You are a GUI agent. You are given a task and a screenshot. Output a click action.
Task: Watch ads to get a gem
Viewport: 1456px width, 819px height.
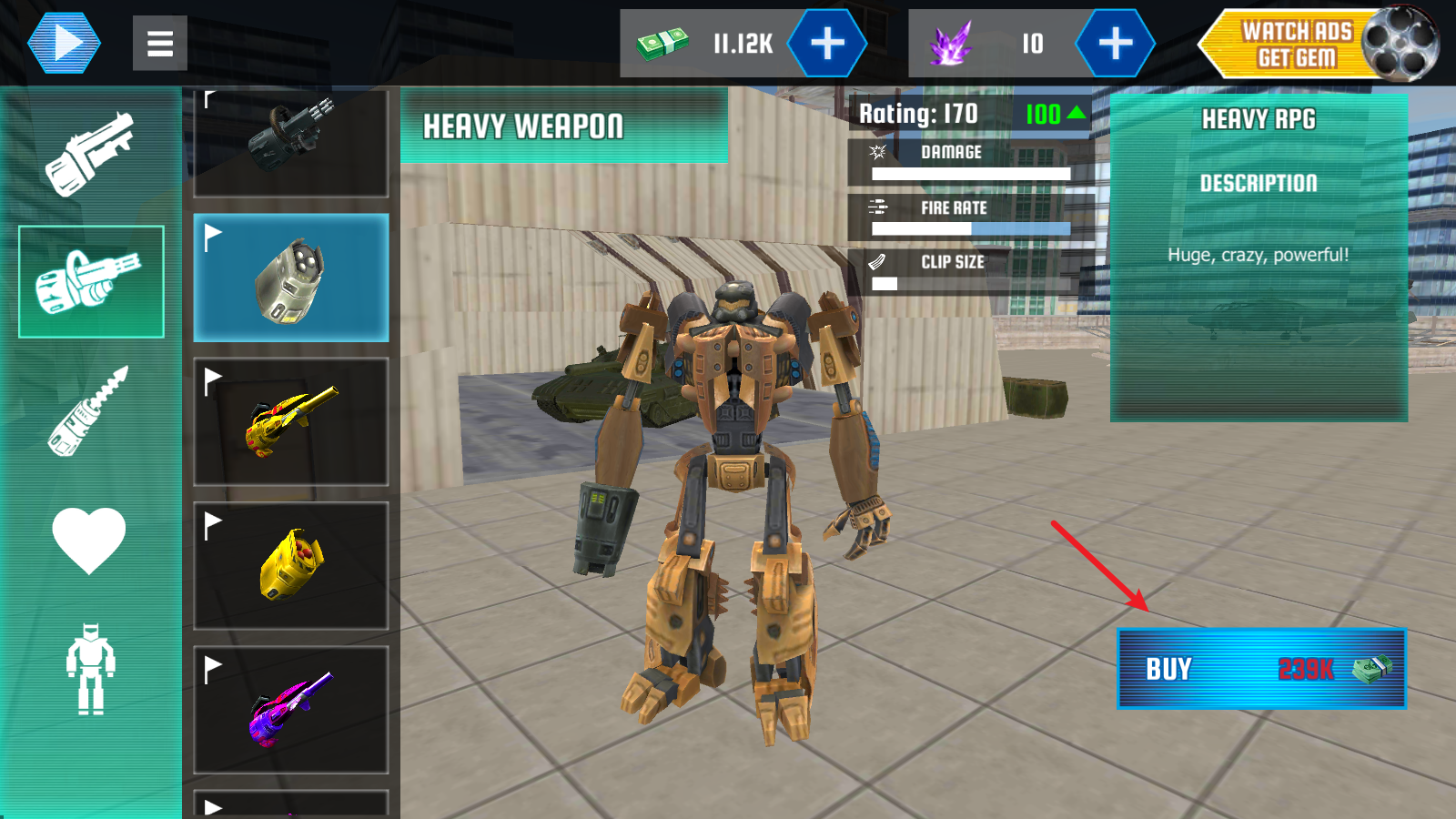[1317, 44]
